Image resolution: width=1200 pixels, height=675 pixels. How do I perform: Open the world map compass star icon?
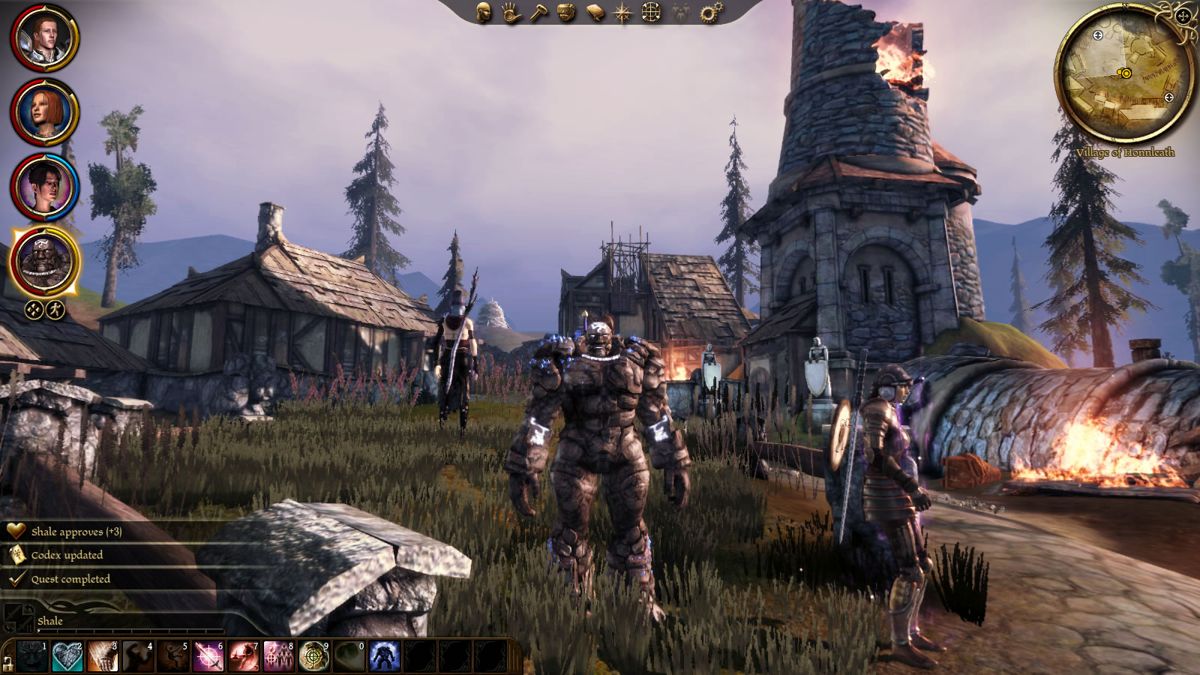pyautogui.click(x=623, y=13)
